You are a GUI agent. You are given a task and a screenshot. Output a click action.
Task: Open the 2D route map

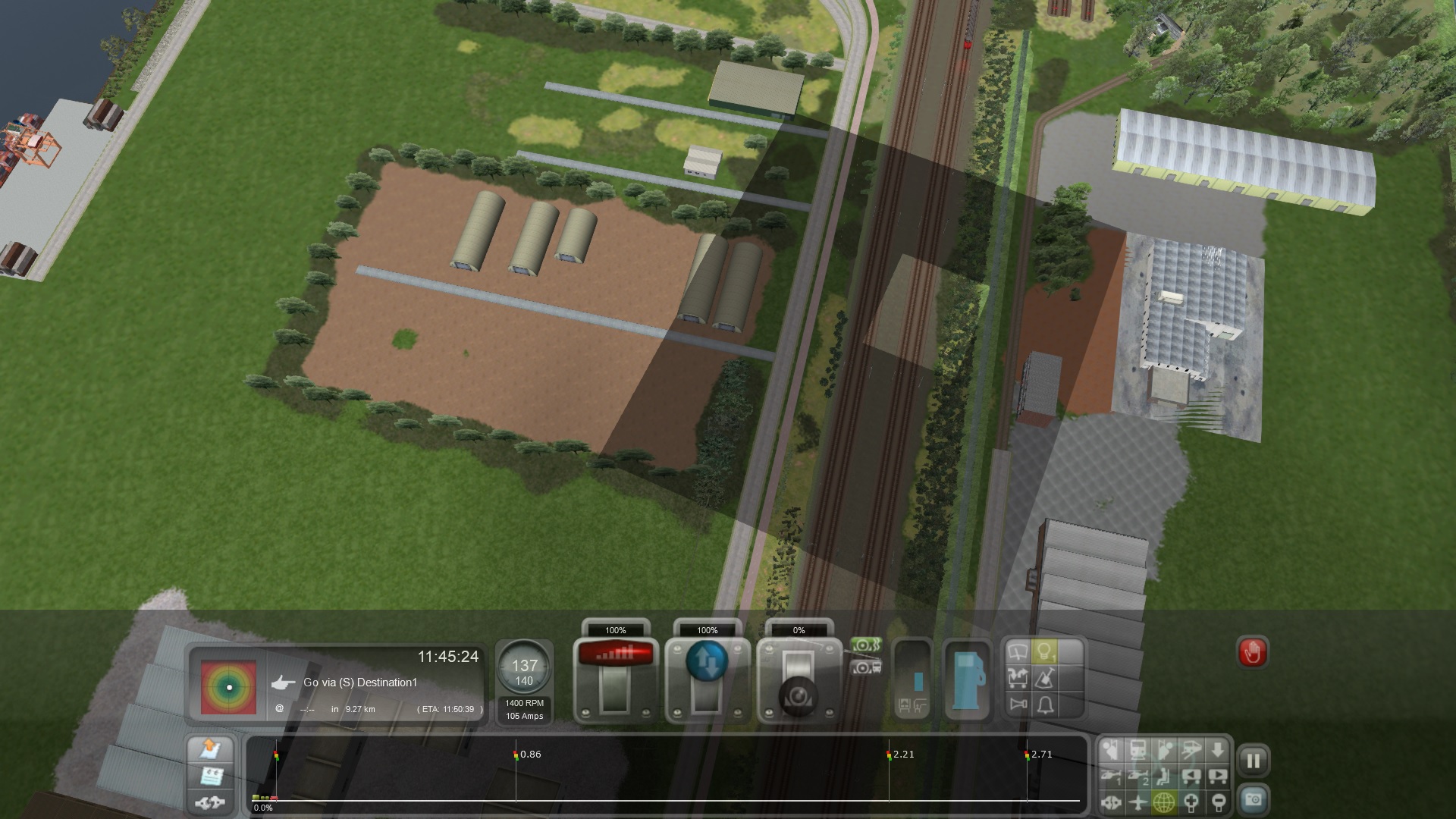point(209,749)
